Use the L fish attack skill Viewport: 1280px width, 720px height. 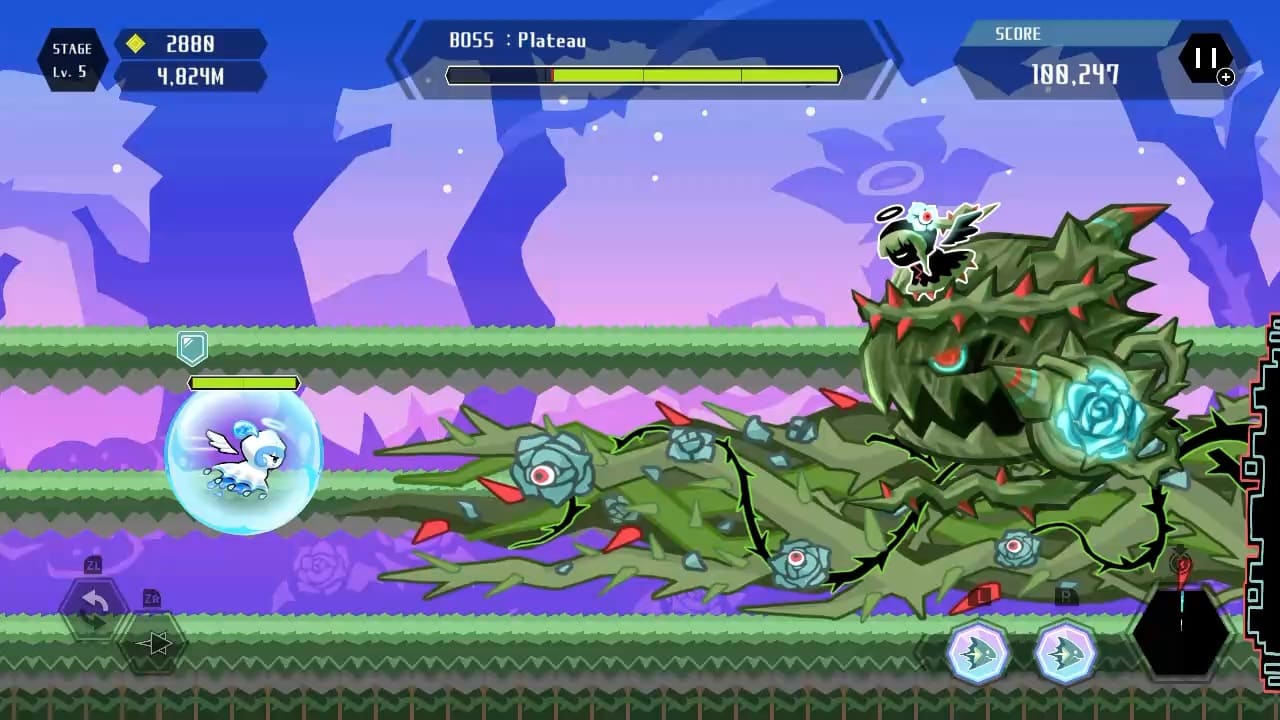(978, 651)
